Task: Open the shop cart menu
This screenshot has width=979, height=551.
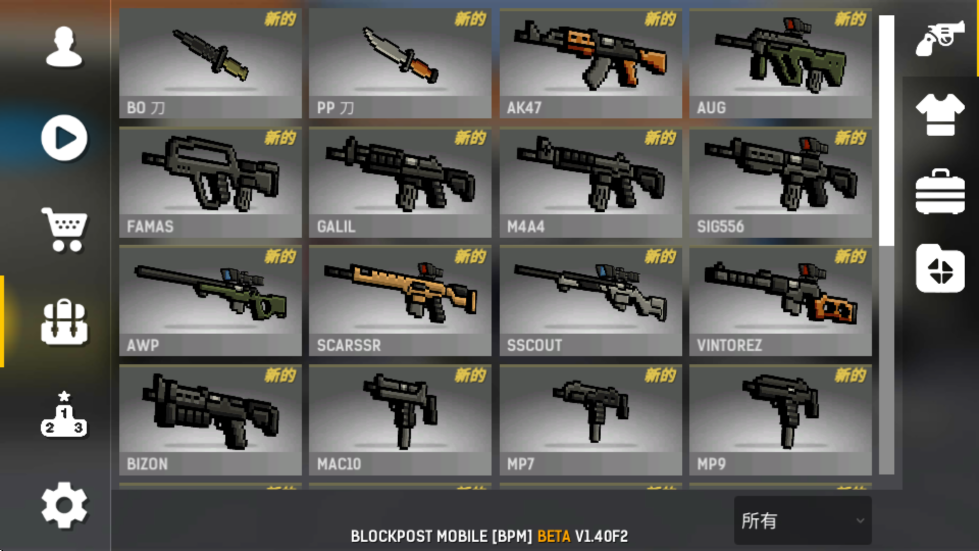Action: point(64,230)
